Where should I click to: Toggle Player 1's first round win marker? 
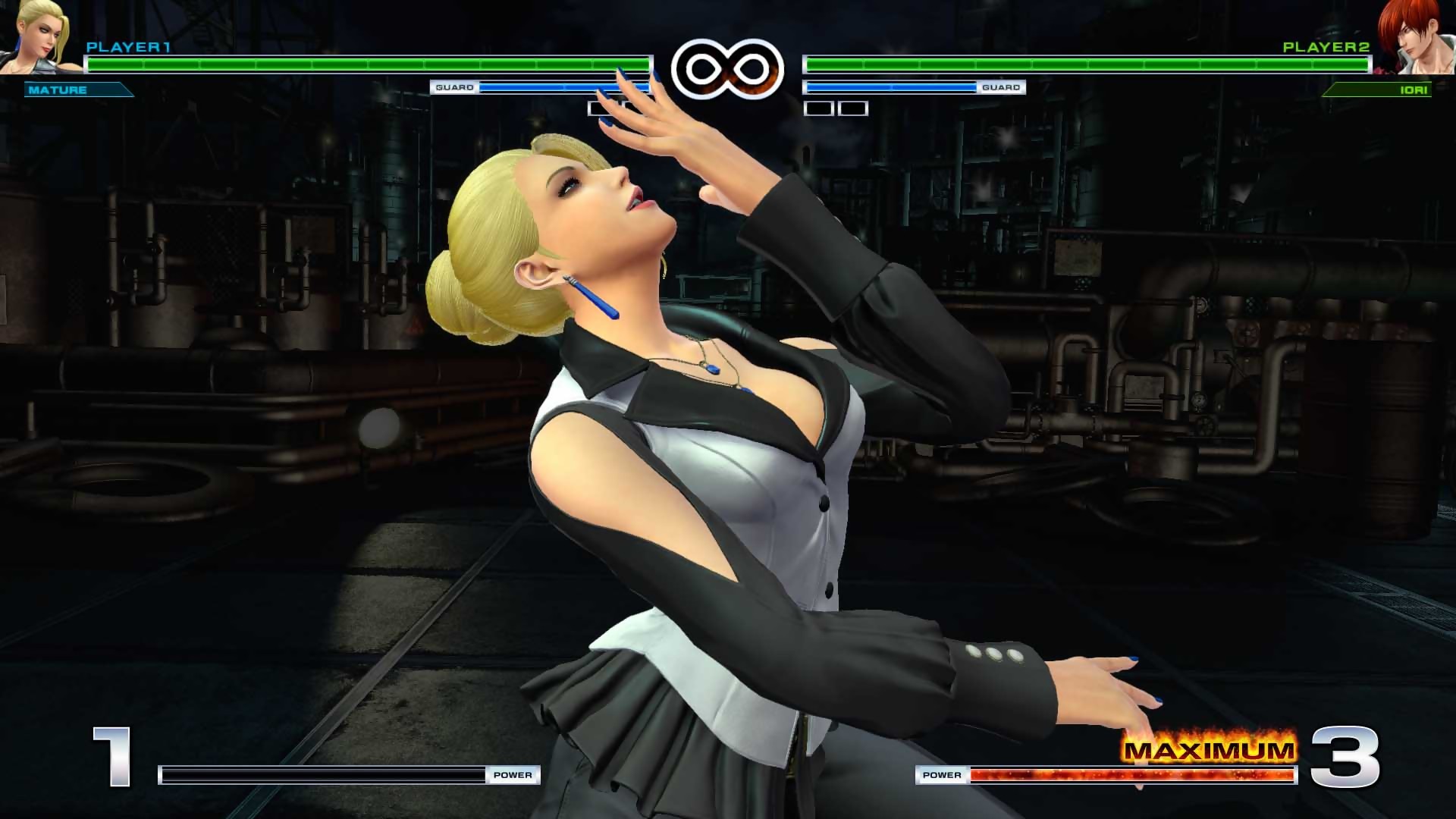(x=600, y=108)
